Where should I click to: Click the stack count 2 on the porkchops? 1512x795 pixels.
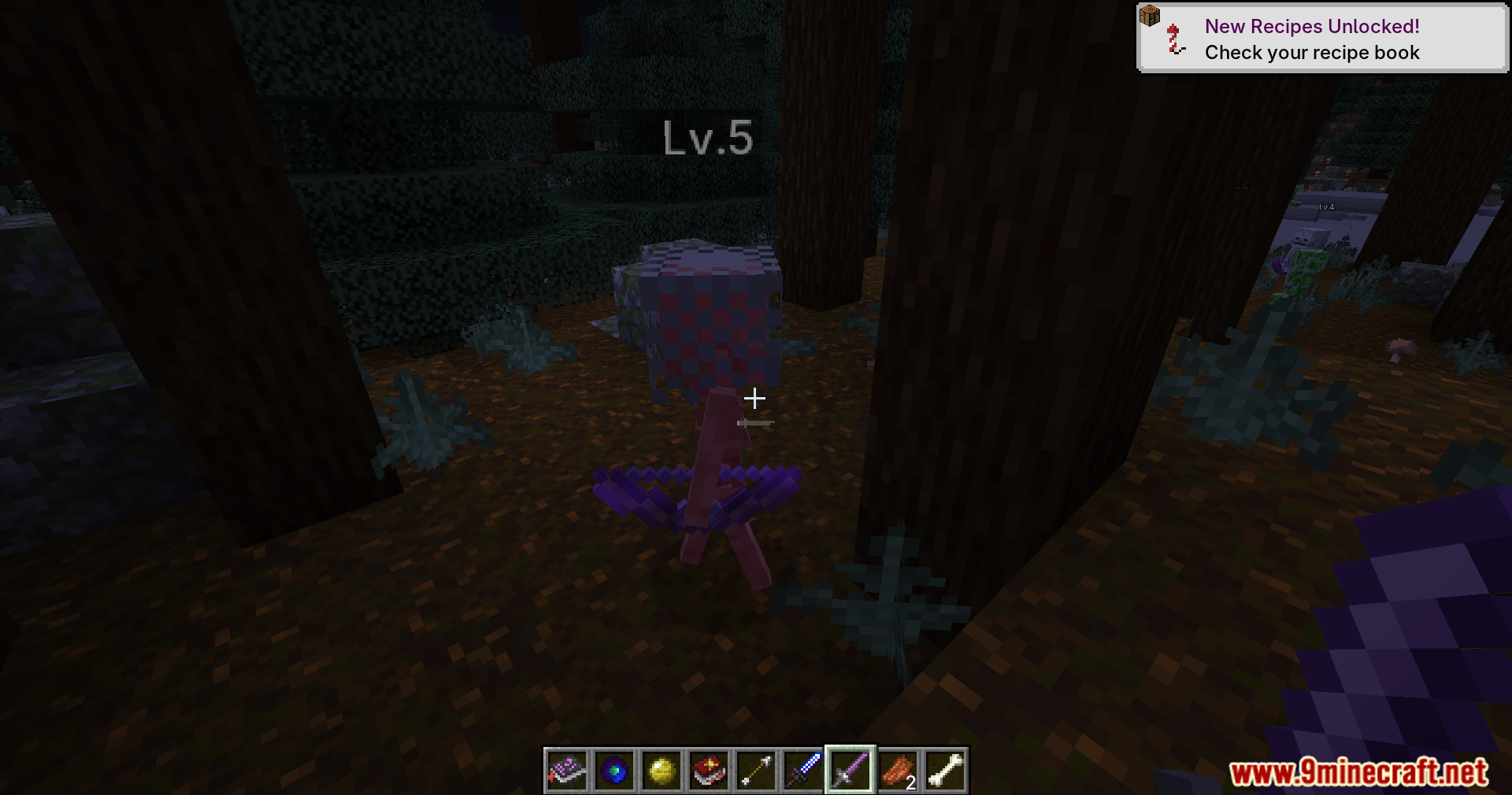tap(910, 784)
